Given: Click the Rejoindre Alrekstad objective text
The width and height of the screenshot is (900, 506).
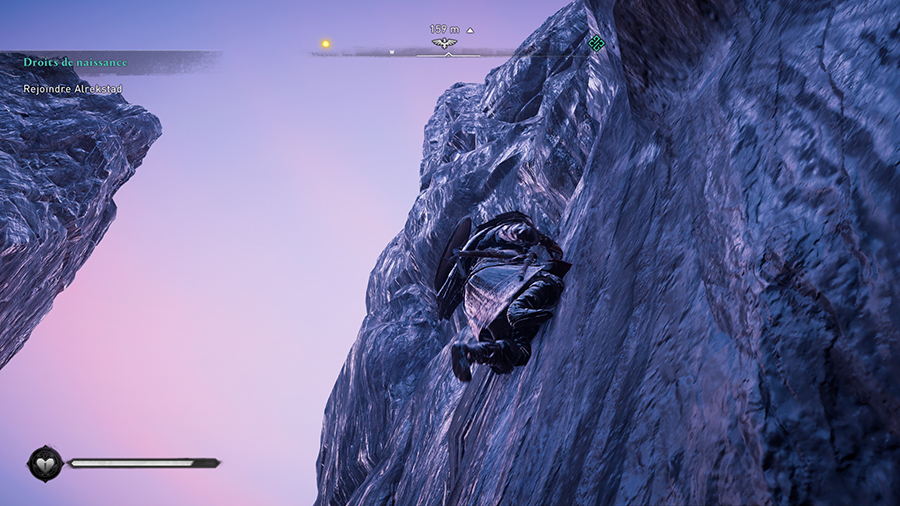Looking at the screenshot, I should [x=72, y=89].
